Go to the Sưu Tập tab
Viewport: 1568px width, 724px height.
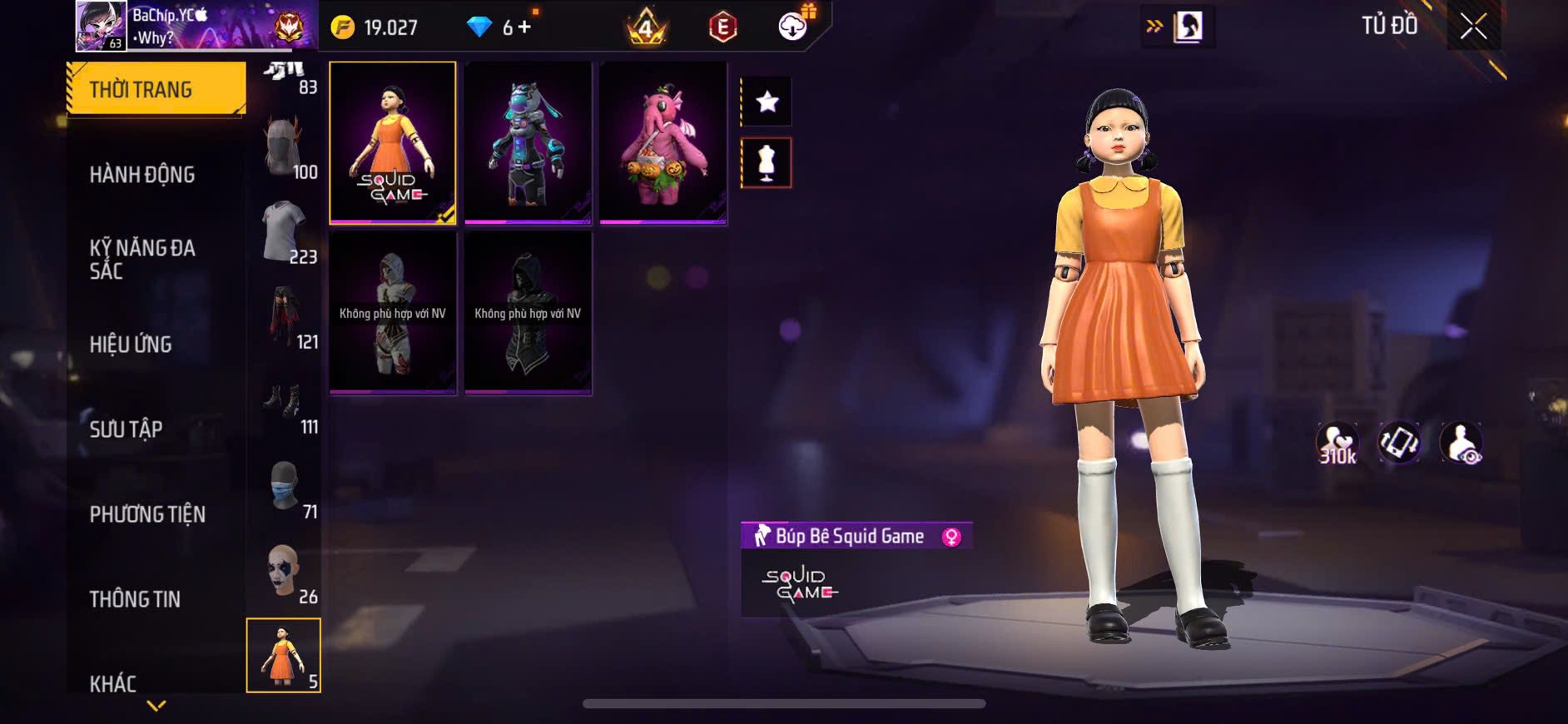tap(126, 429)
